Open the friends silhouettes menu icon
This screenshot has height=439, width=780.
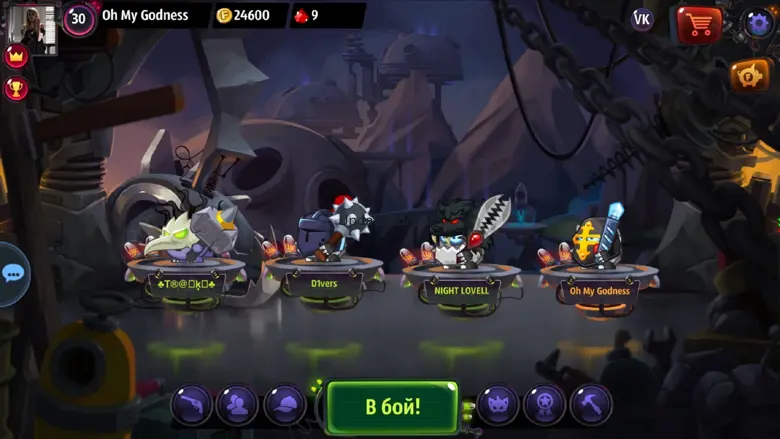[238, 404]
